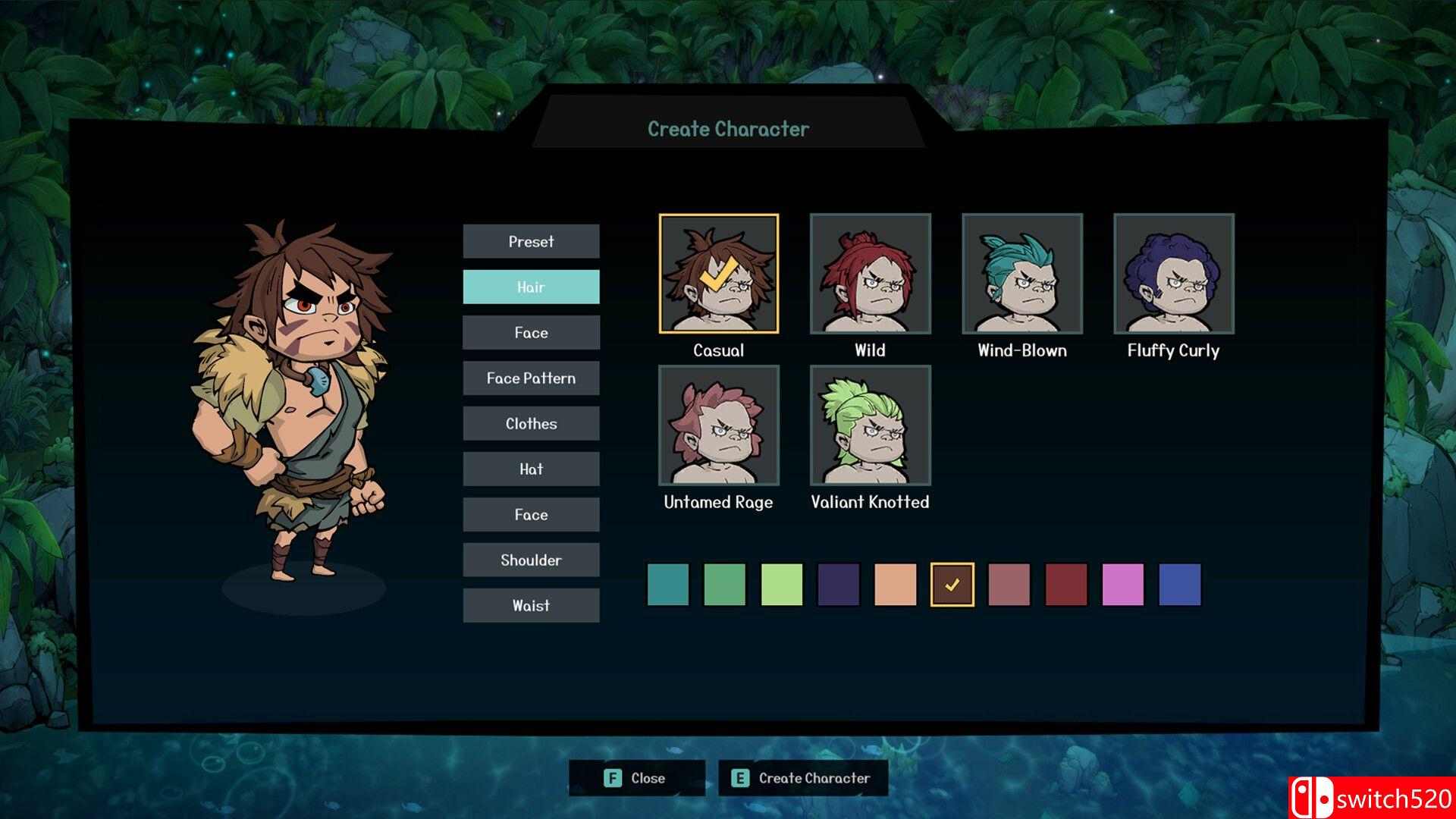Open the Shoulder category
This screenshot has height=819, width=1456.
click(x=531, y=560)
